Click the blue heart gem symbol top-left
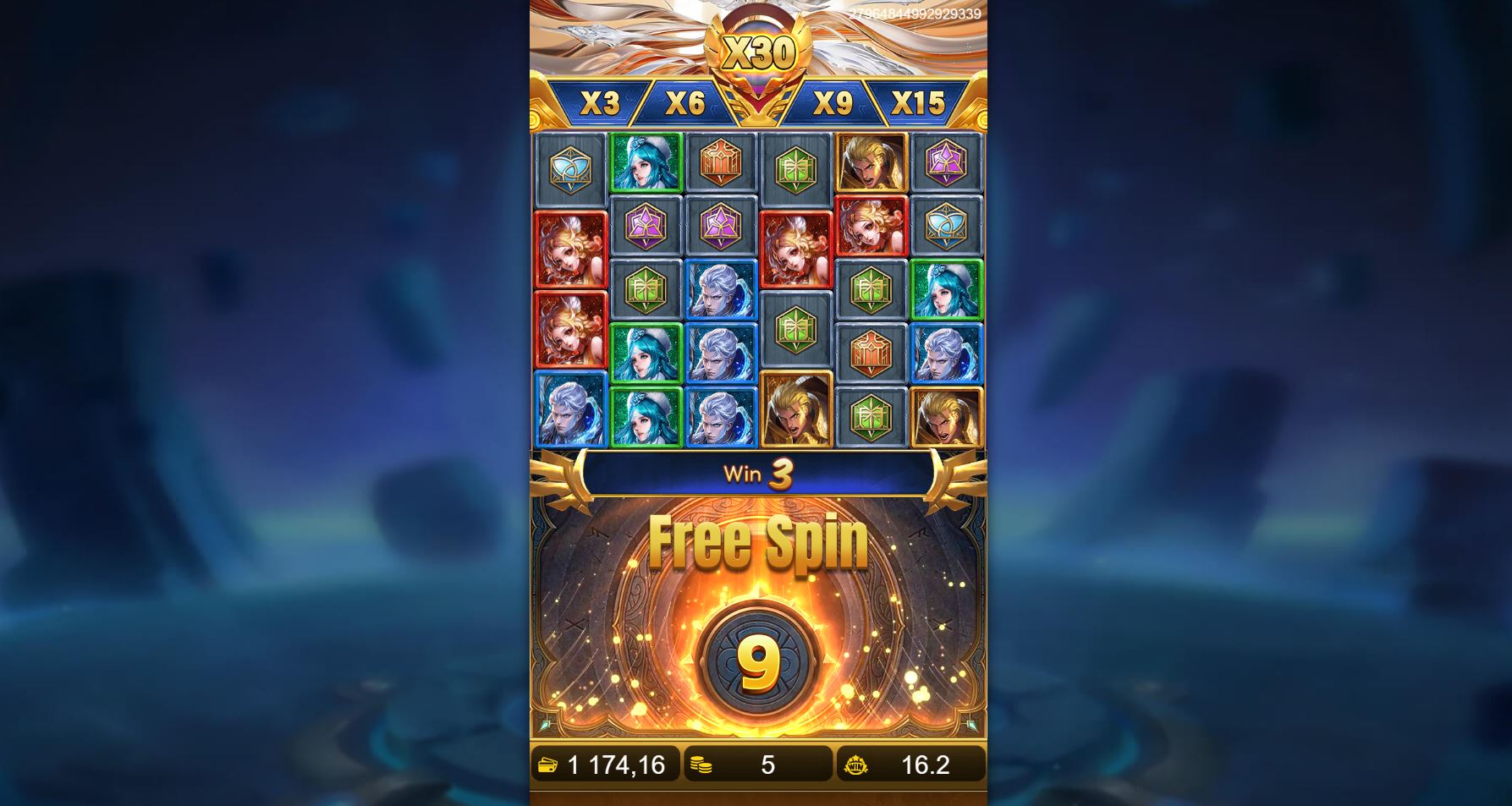 click(571, 166)
